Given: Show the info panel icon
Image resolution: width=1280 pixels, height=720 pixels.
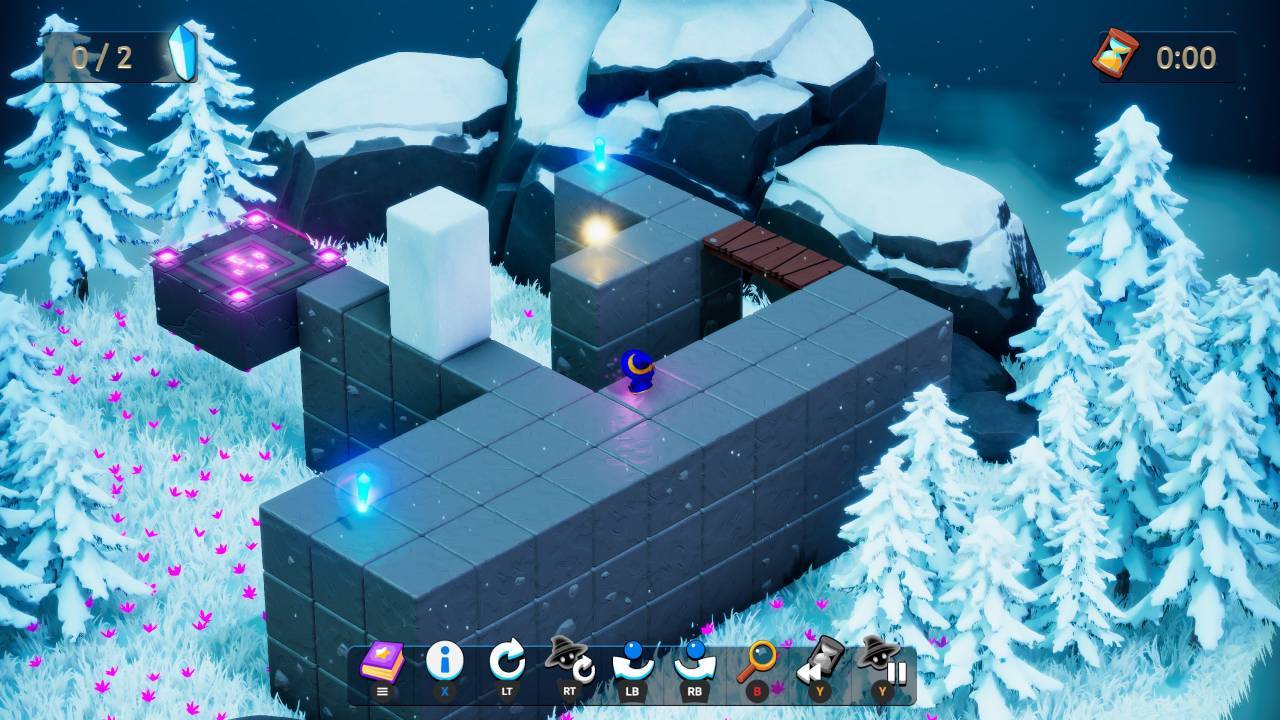Looking at the screenshot, I should click(x=444, y=661).
